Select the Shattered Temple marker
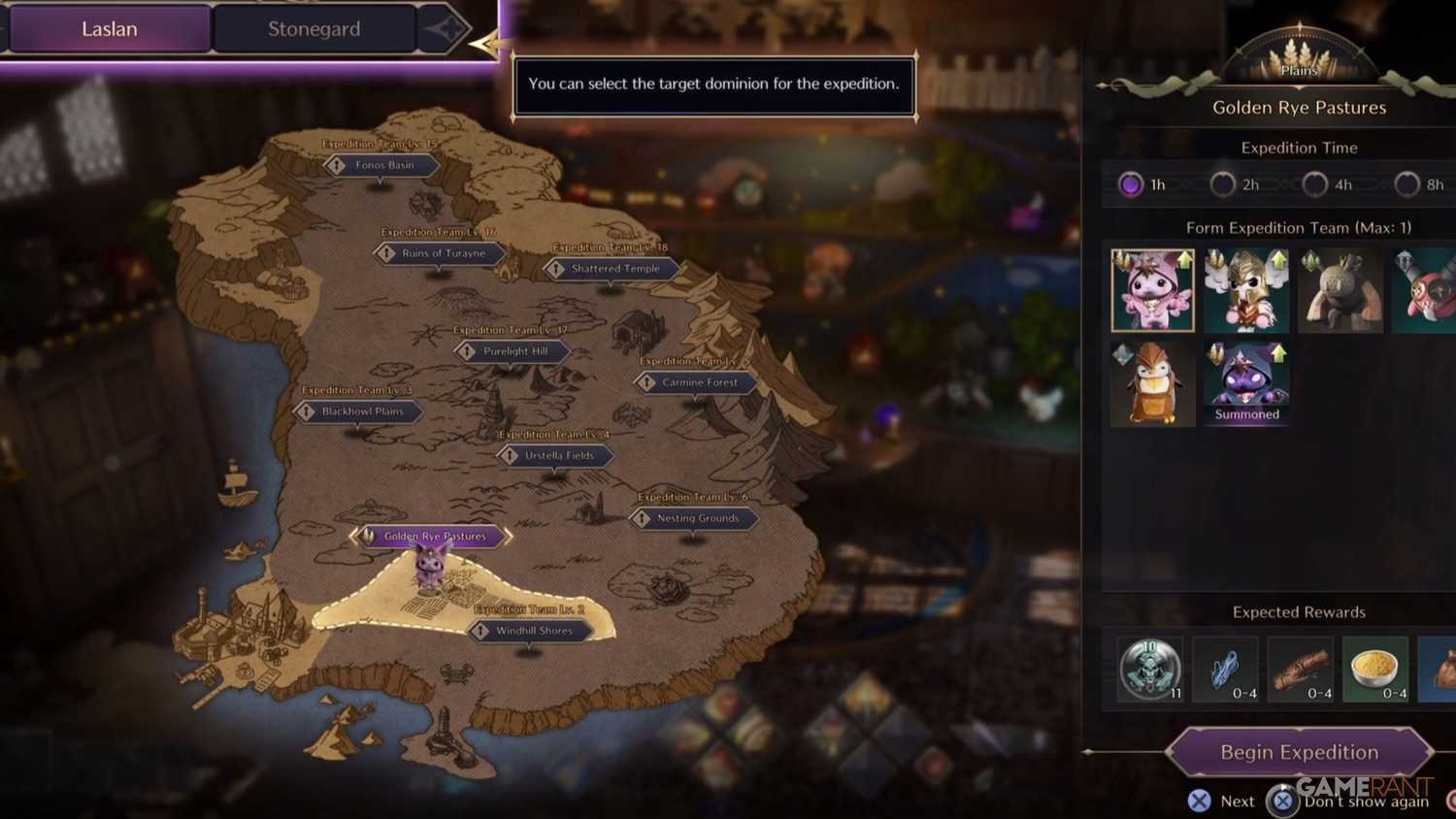This screenshot has width=1456, height=819. point(614,269)
